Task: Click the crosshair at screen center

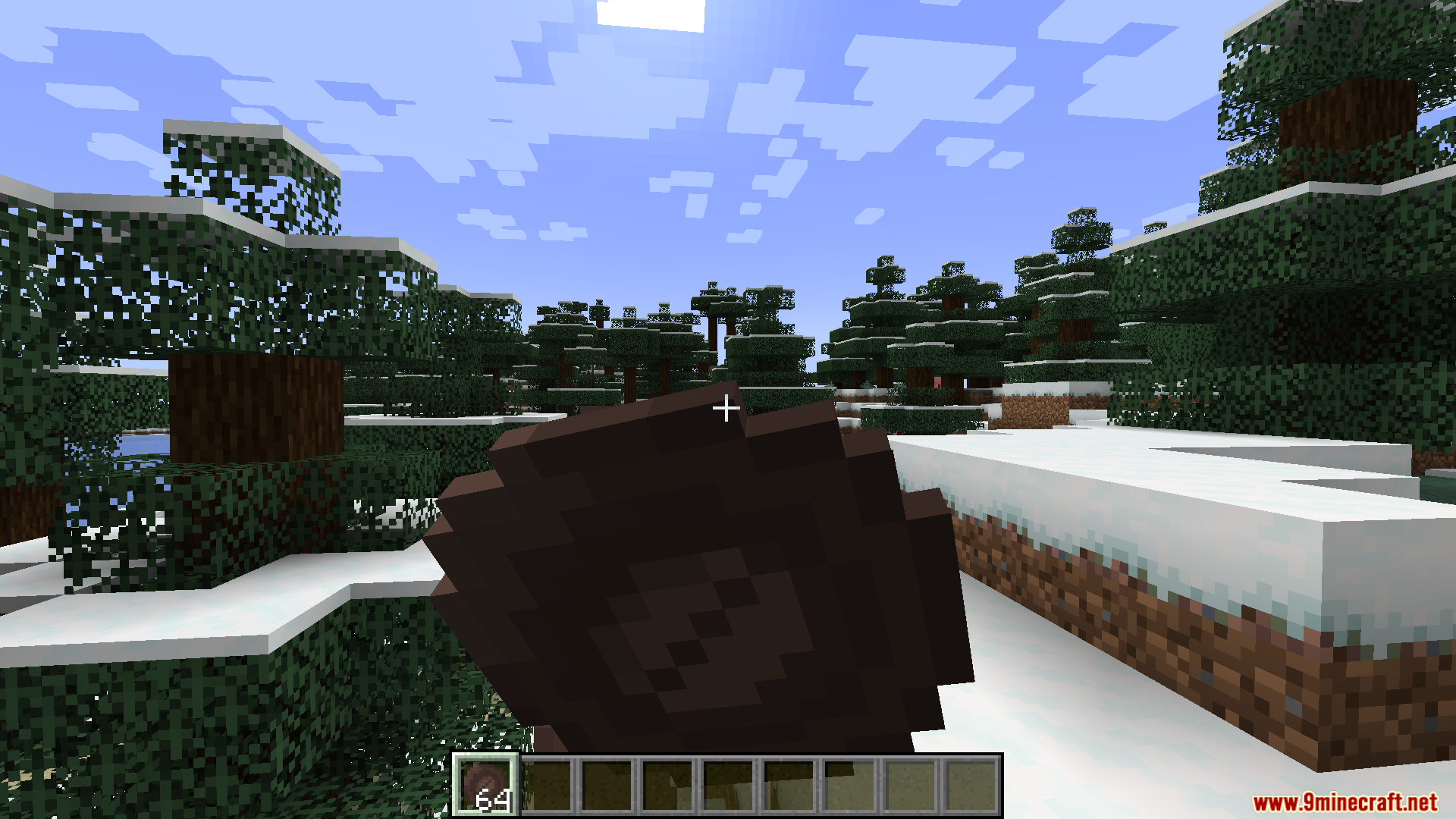Action: tap(726, 408)
